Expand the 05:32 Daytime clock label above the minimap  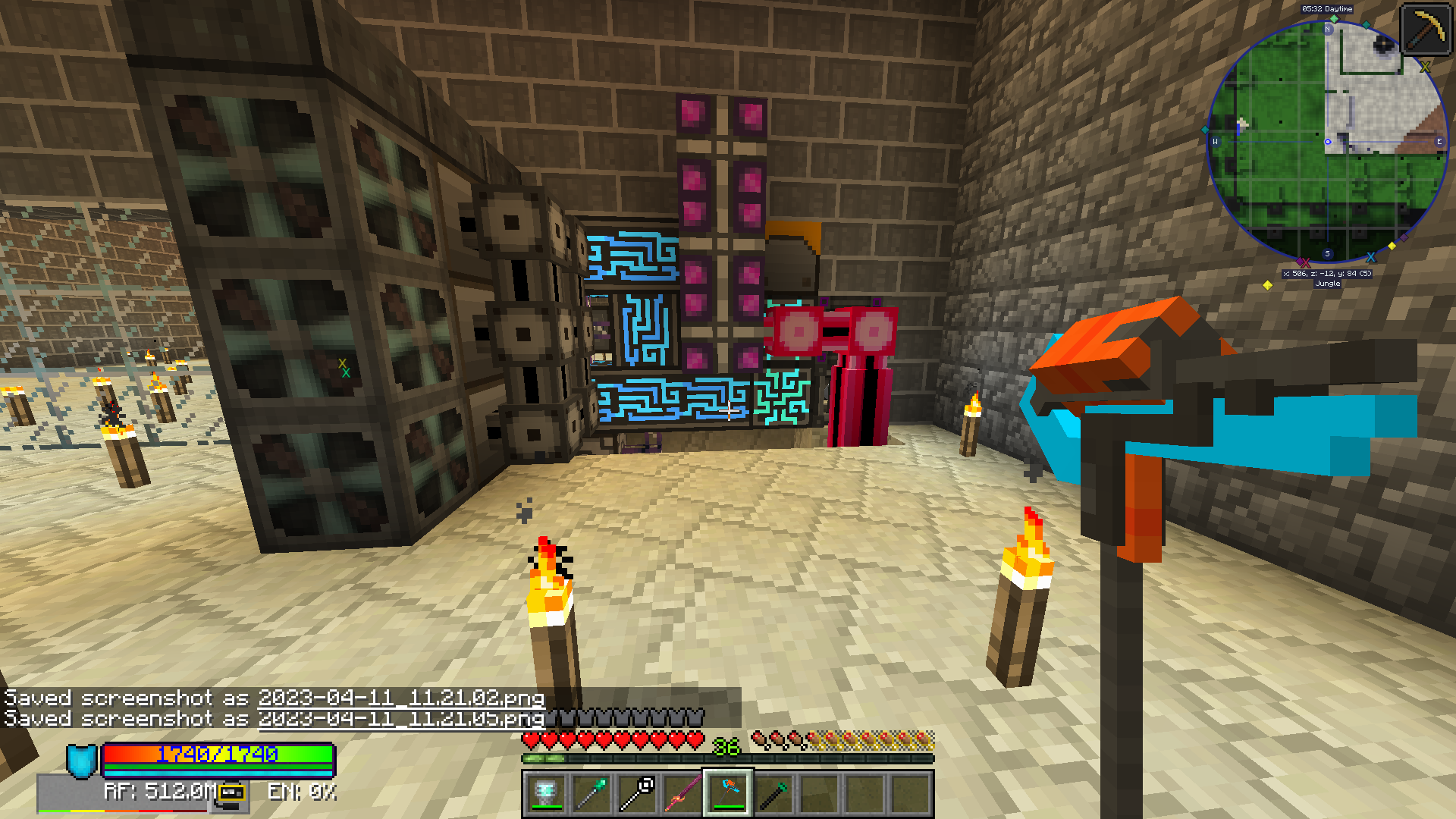coord(1327,9)
